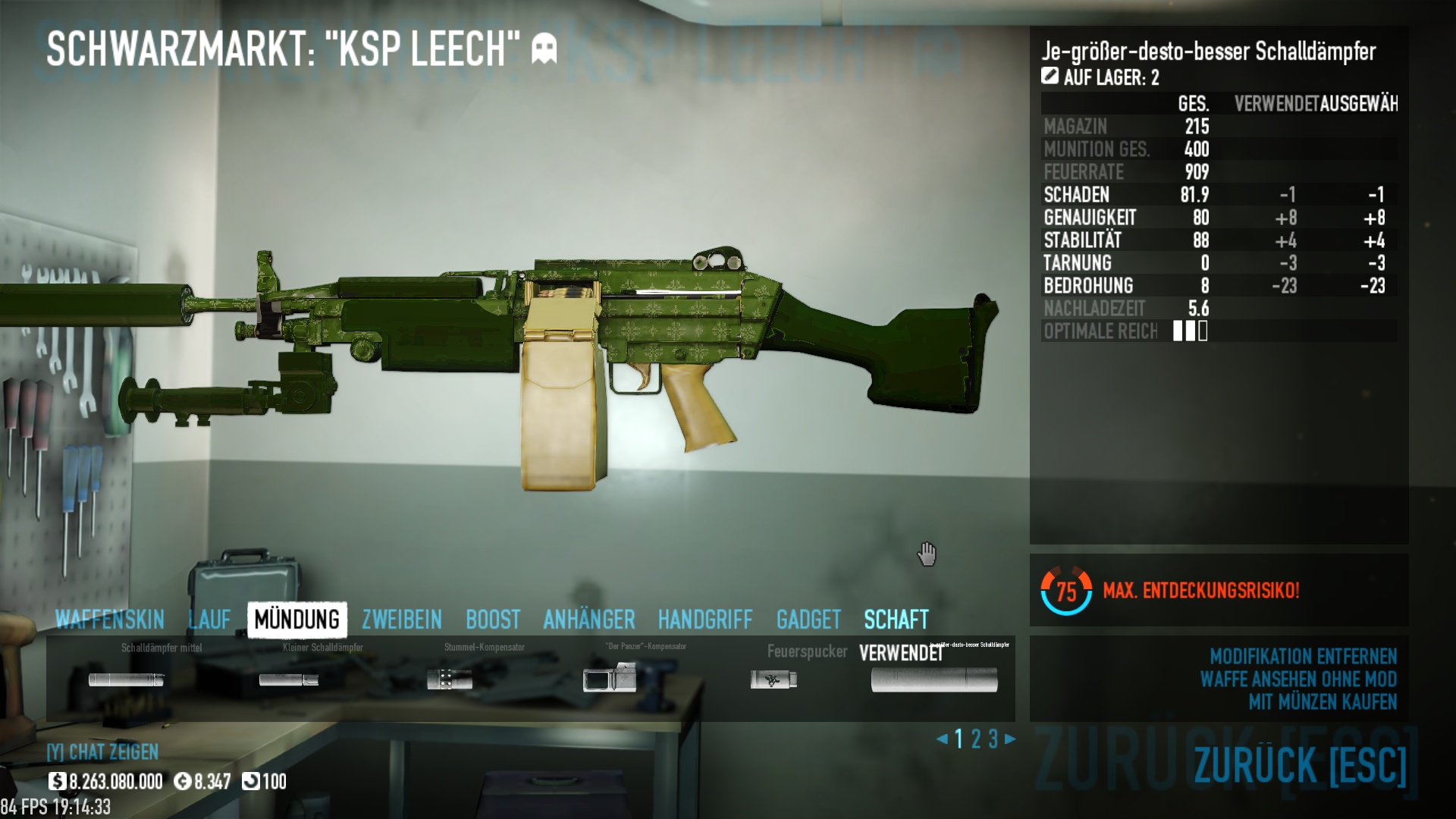Show the HANDGRIFF modifications

(x=704, y=620)
